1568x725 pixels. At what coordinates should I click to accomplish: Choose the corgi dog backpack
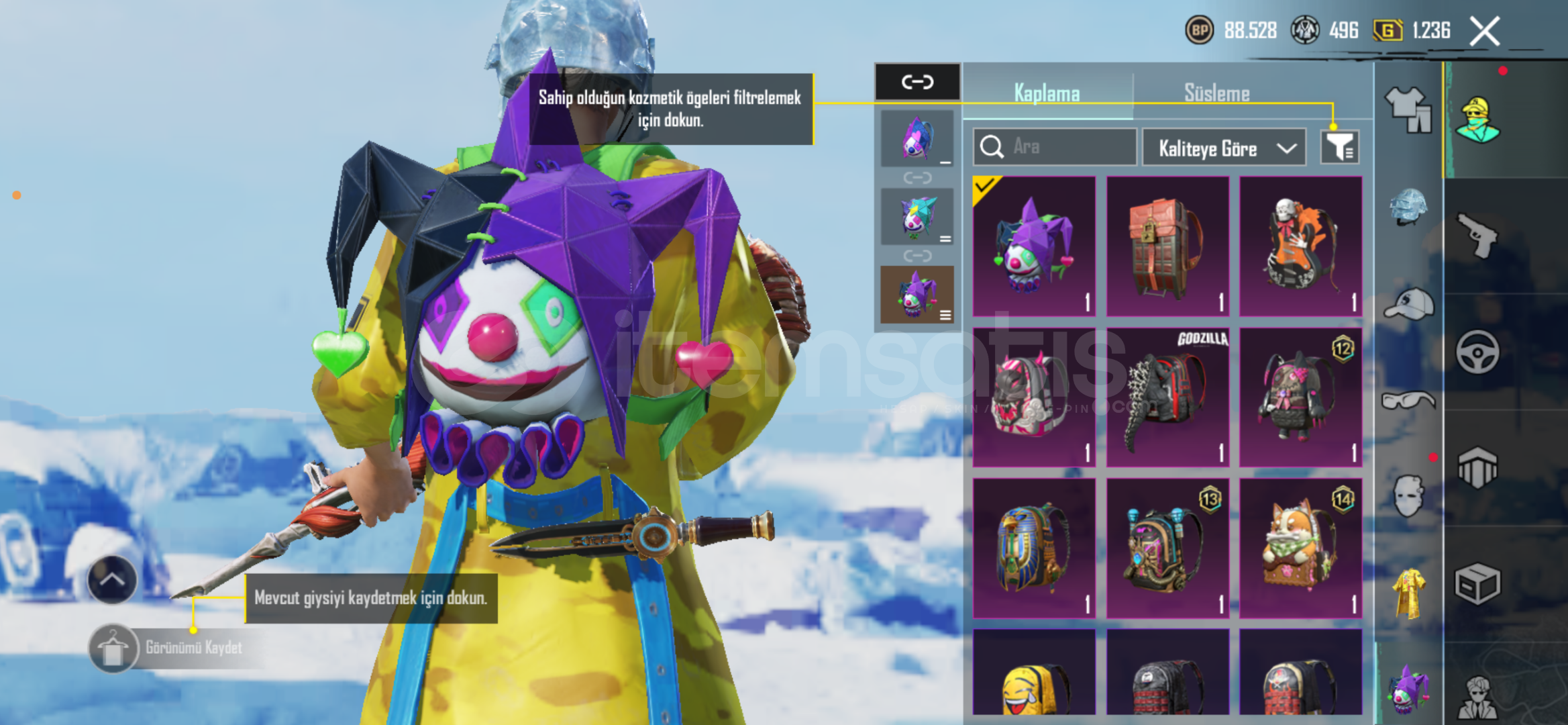tap(1300, 548)
